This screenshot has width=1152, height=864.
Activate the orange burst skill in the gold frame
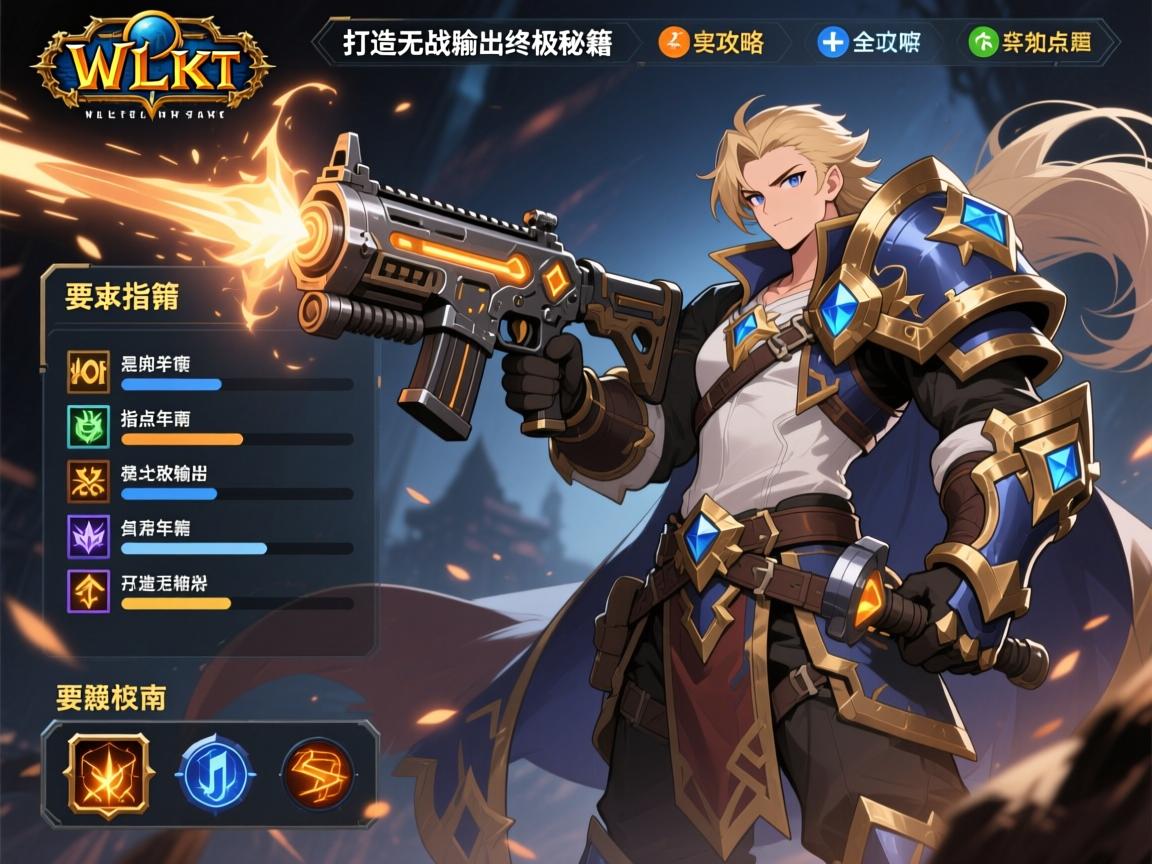click(x=107, y=771)
